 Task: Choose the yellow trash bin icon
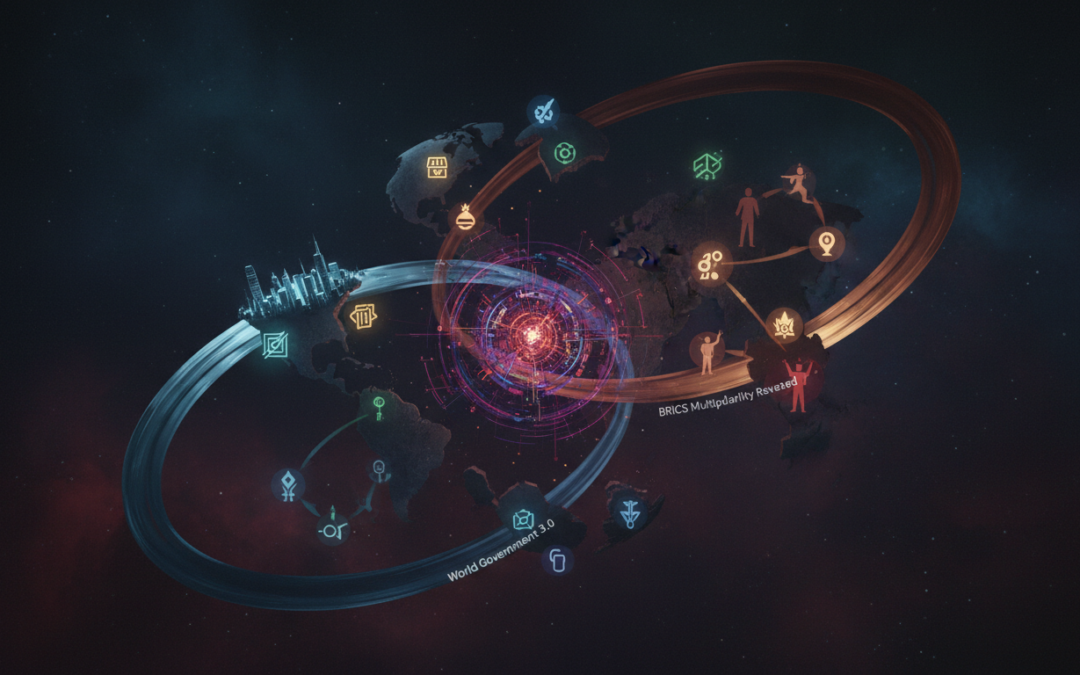[362, 317]
